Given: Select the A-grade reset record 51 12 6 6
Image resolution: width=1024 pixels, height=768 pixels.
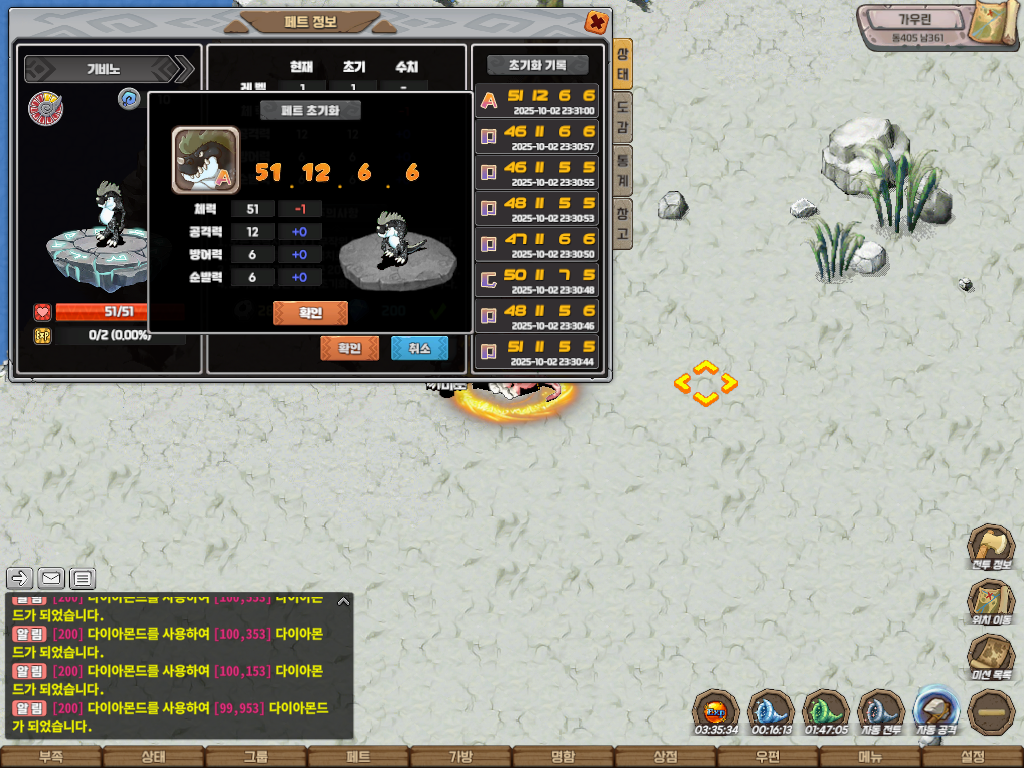Looking at the screenshot, I should click(x=538, y=100).
